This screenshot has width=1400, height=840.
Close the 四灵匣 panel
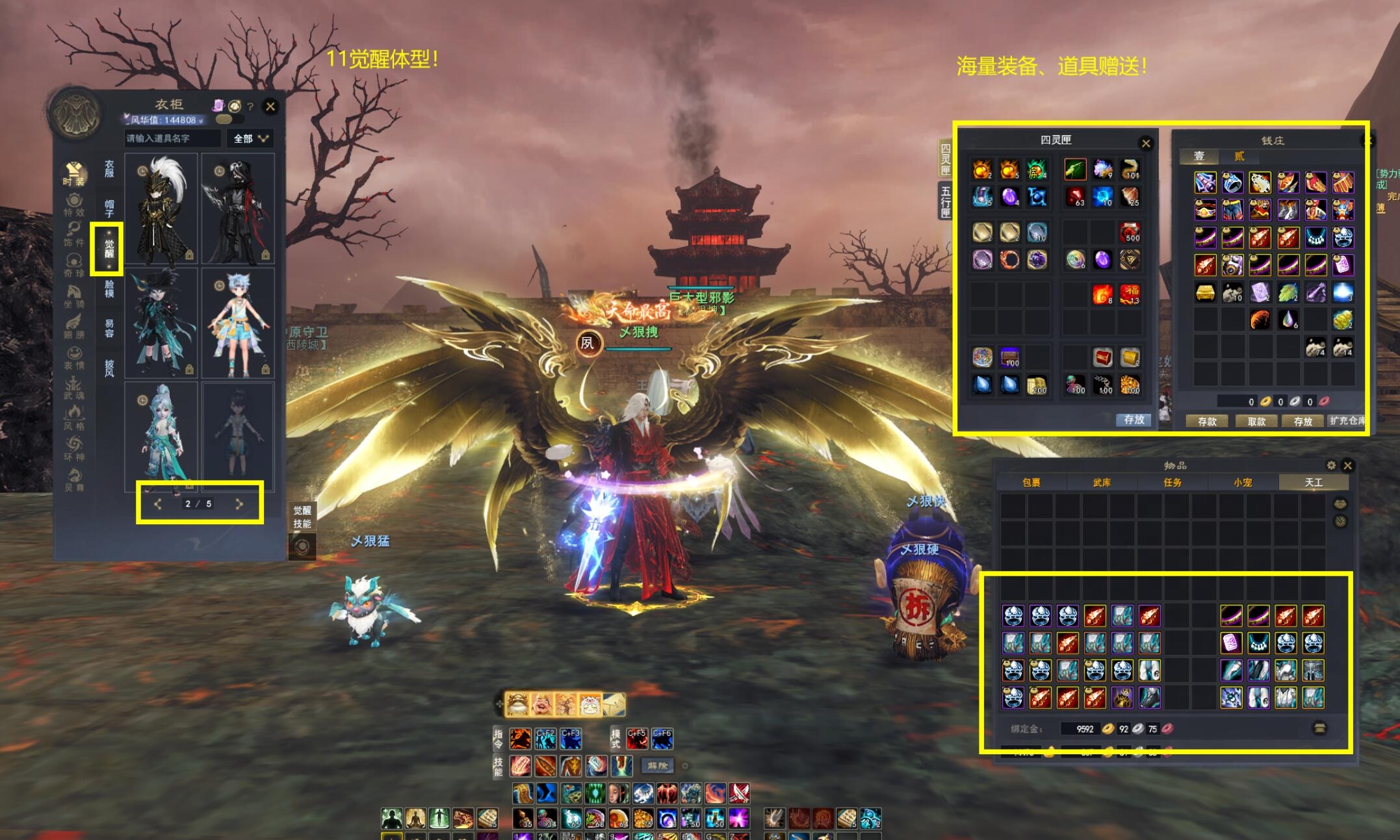point(1146,144)
